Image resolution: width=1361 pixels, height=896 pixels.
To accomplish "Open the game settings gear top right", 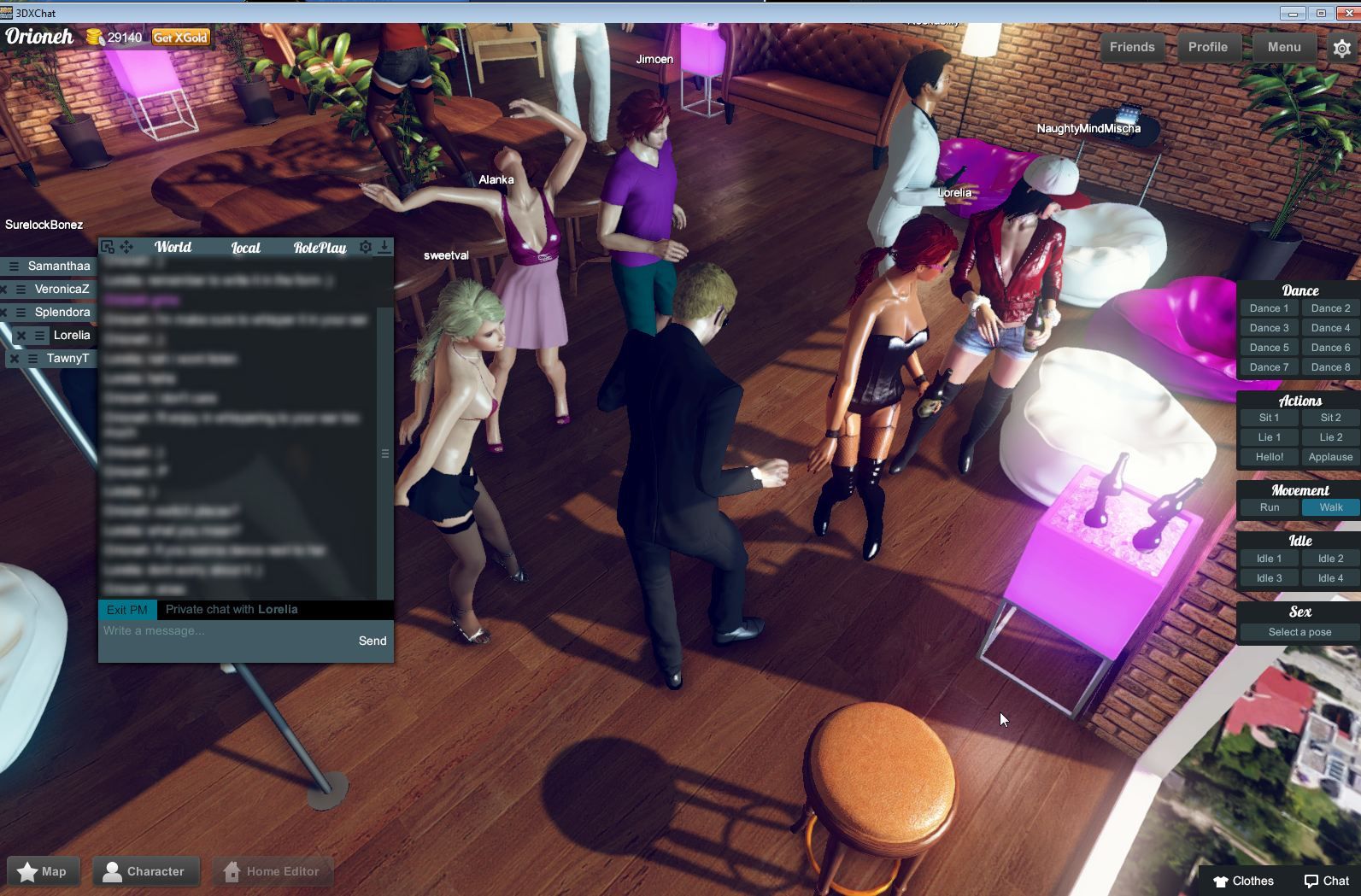I will (x=1342, y=47).
